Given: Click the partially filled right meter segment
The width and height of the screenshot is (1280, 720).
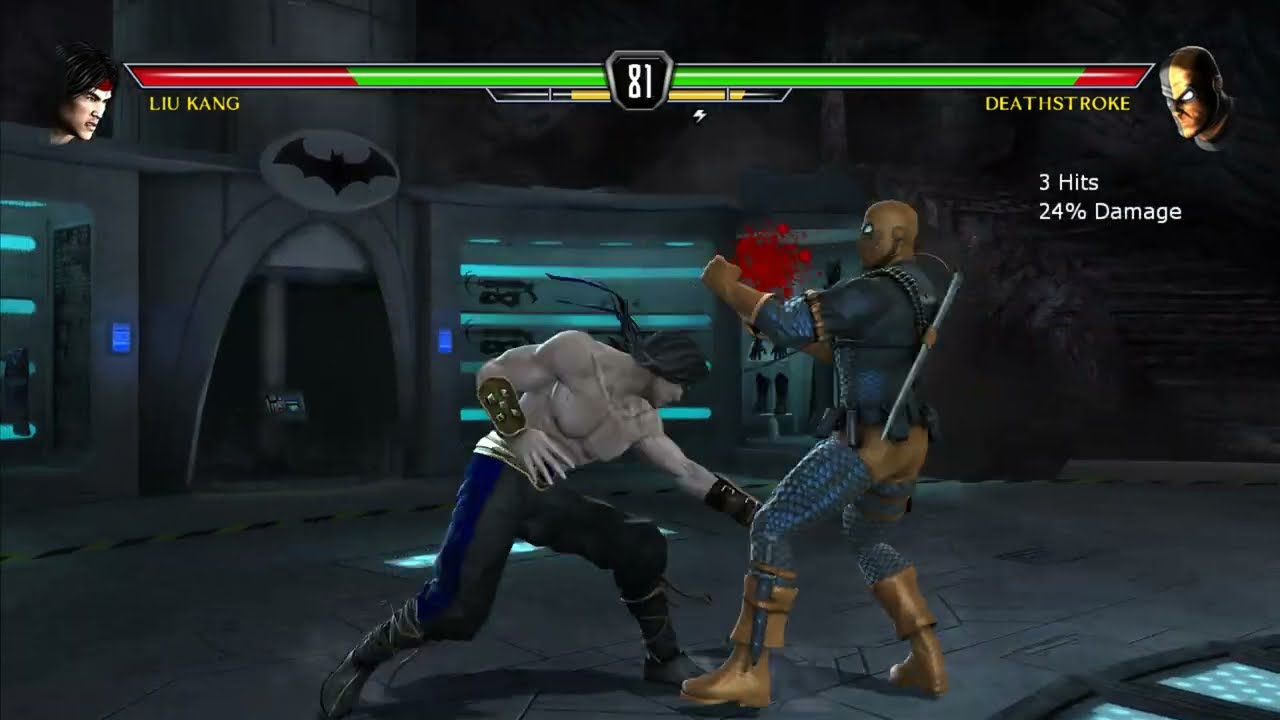Looking at the screenshot, I should 740,94.
